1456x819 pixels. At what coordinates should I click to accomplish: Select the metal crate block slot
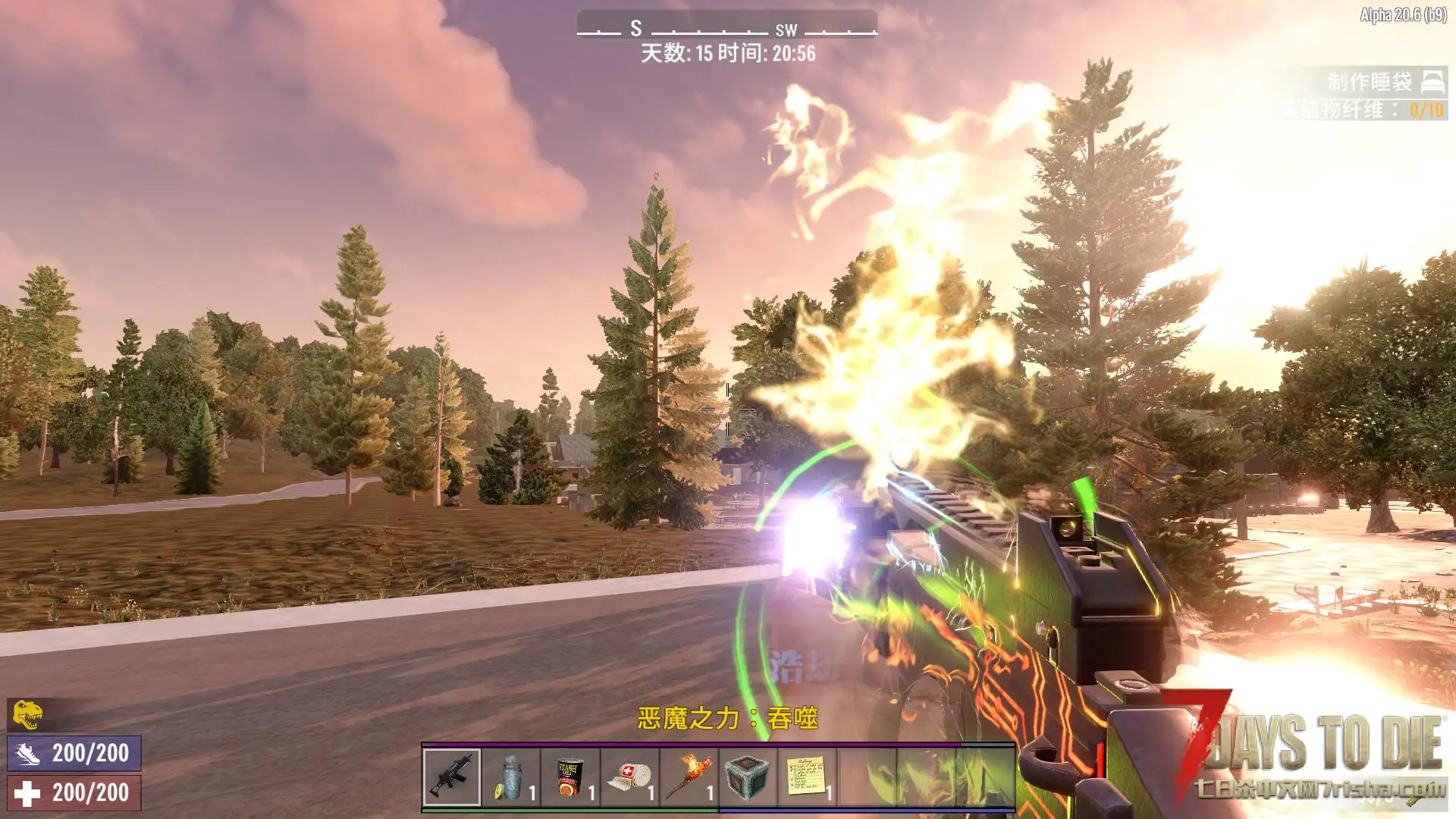[x=748, y=777]
